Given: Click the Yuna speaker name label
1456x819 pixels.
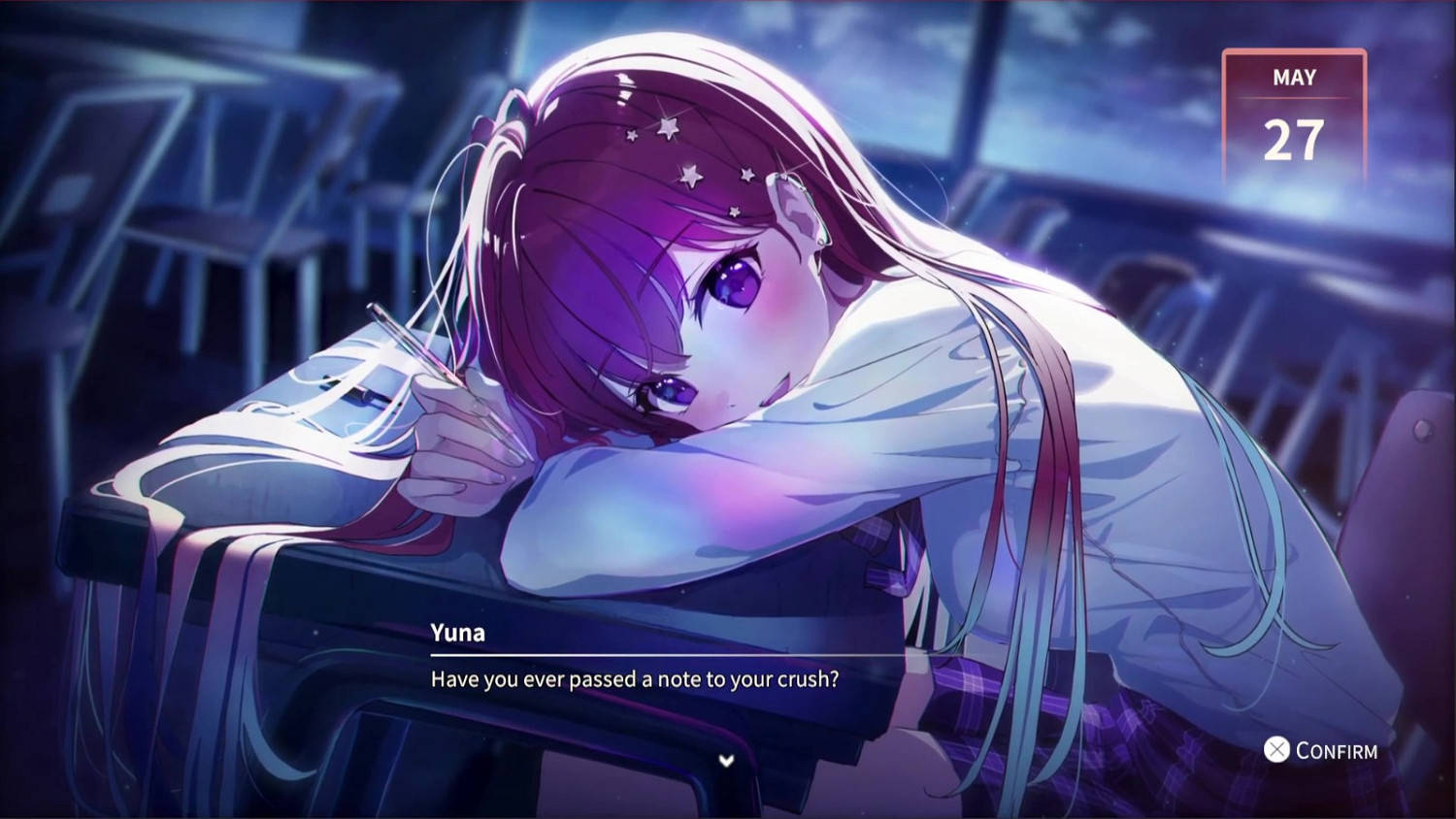Looking at the screenshot, I should [457, 633].
